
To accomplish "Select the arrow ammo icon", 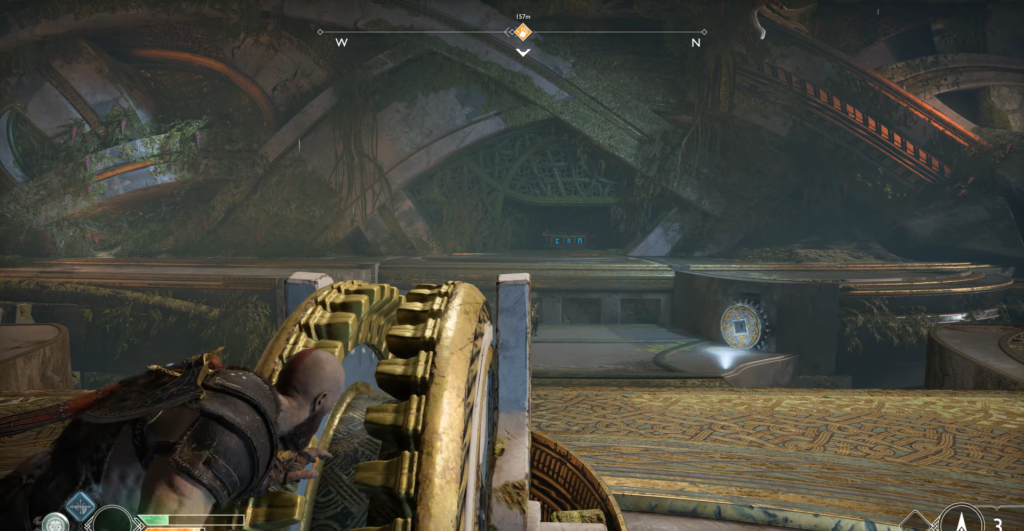I will click(x=960, y=519).
